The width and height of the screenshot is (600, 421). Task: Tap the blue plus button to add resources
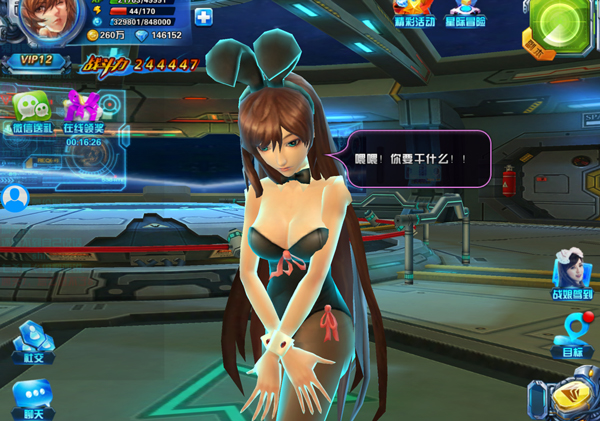[x=203, y=17]
